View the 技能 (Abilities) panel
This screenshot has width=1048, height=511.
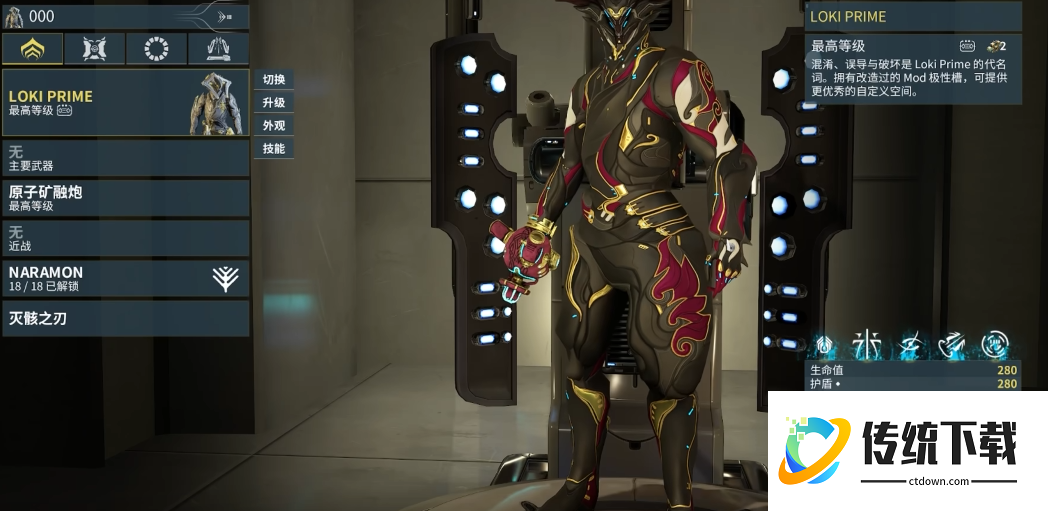point(273,149)
